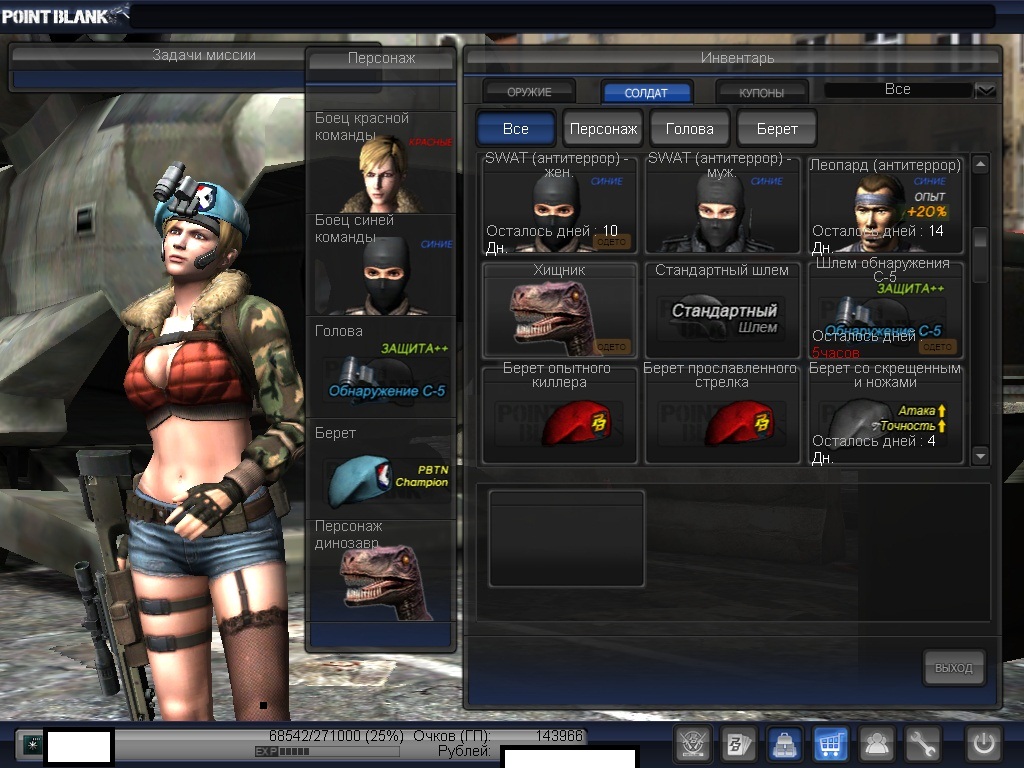Select Берет прославленного стрелка item
The width and height of the screenshot is (1024, 768).
click(x=723, y=414)
